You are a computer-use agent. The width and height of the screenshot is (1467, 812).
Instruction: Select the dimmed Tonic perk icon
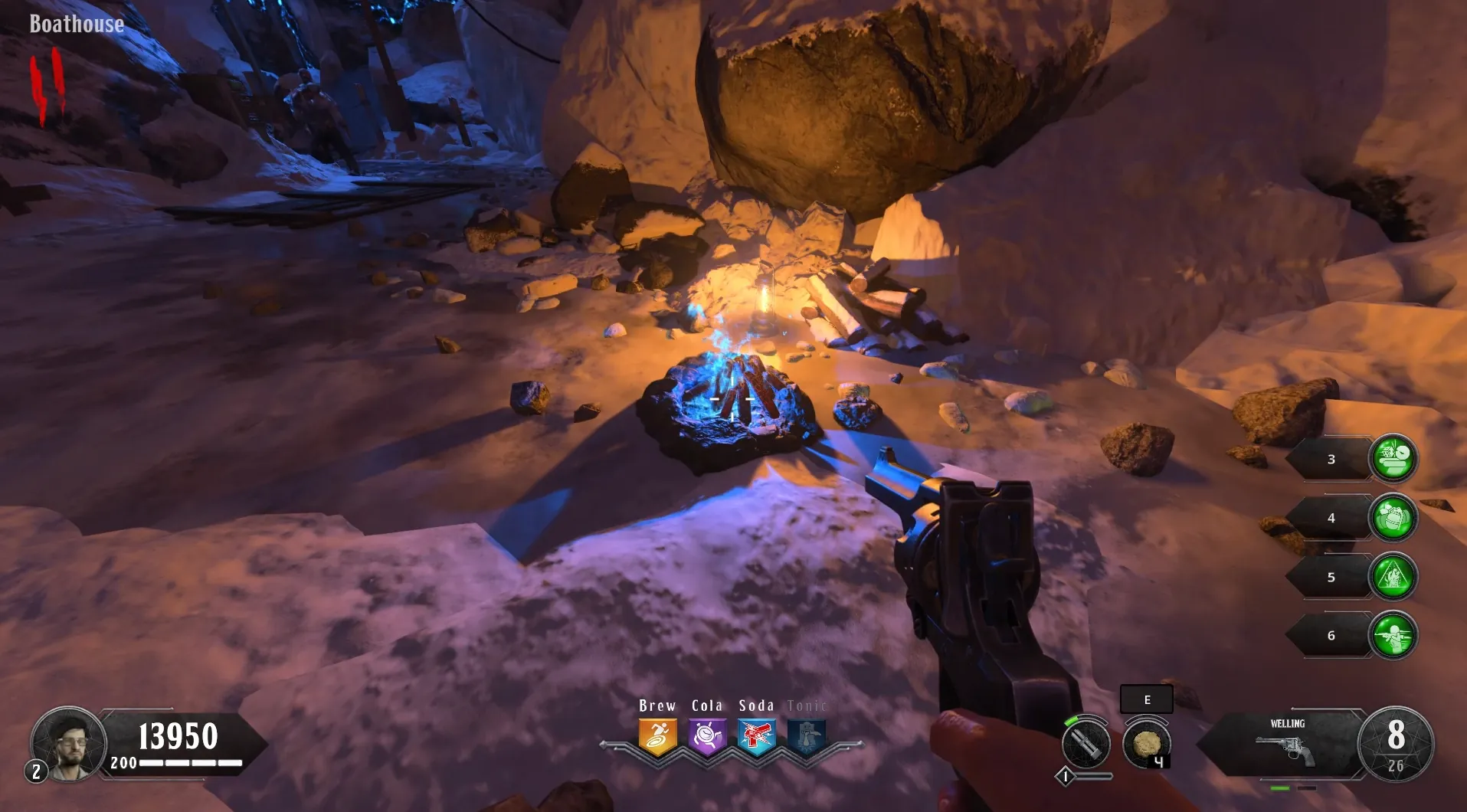[x=807, y=737]
